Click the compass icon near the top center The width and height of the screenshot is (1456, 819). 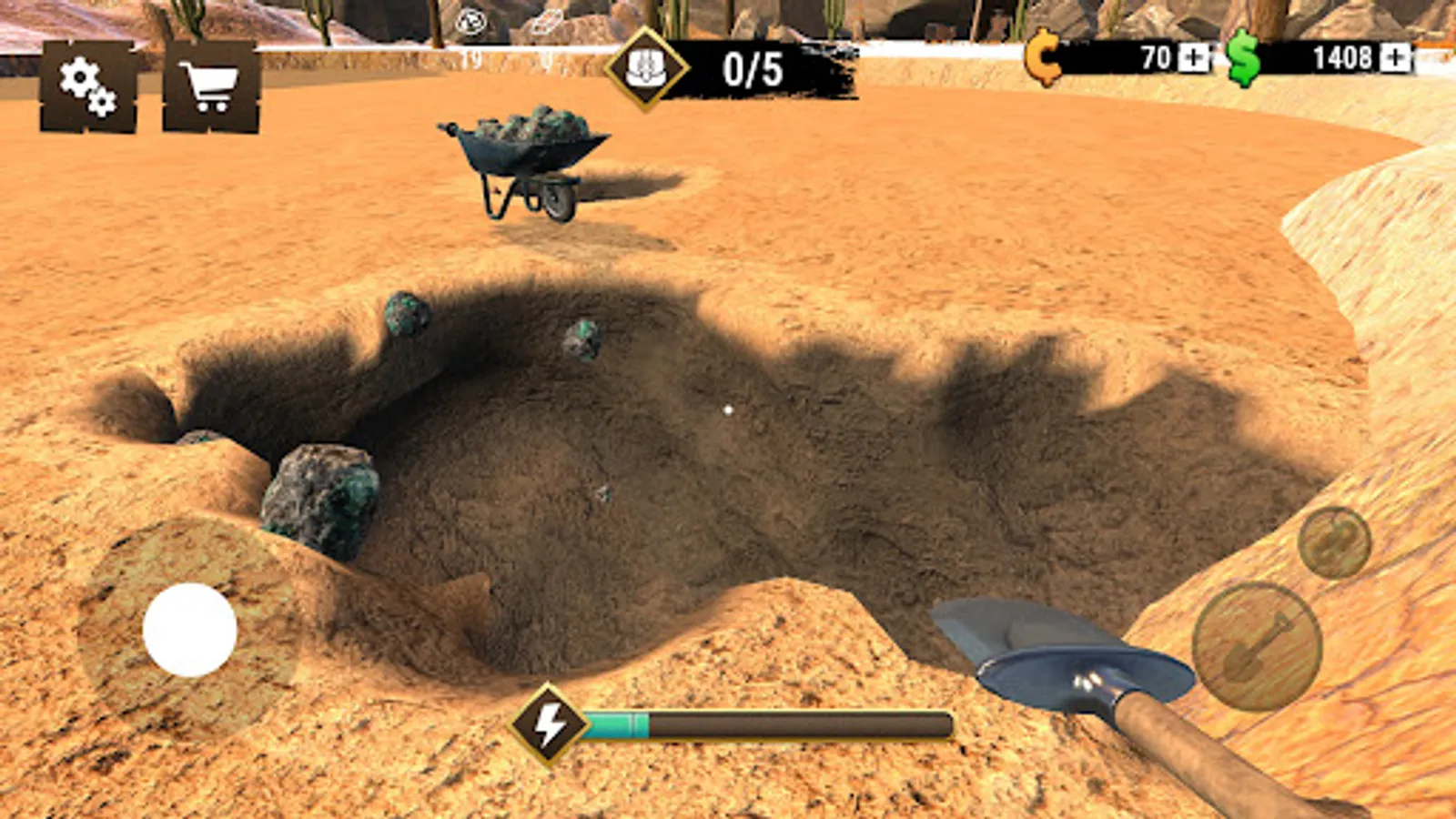(x=470, y=23)
